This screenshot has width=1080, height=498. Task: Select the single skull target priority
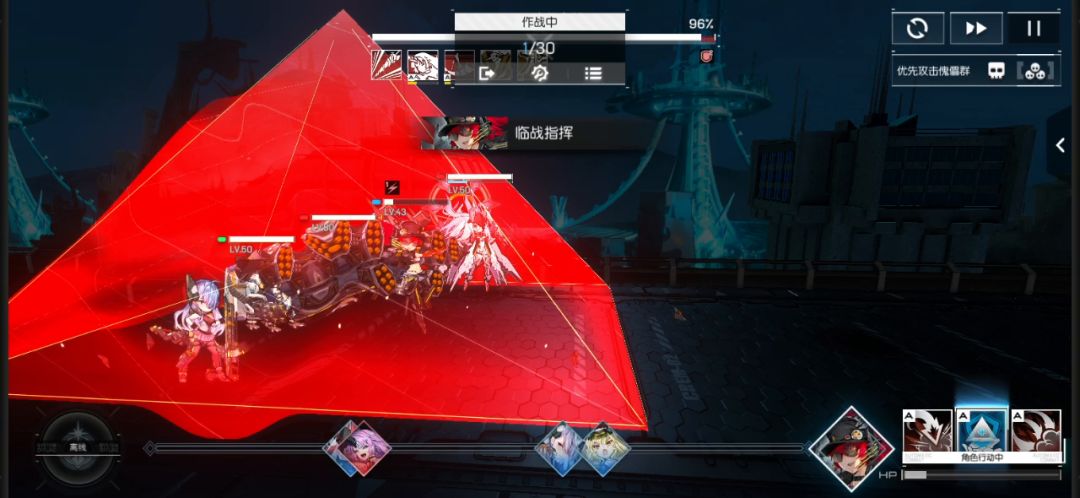pos(996,70)
